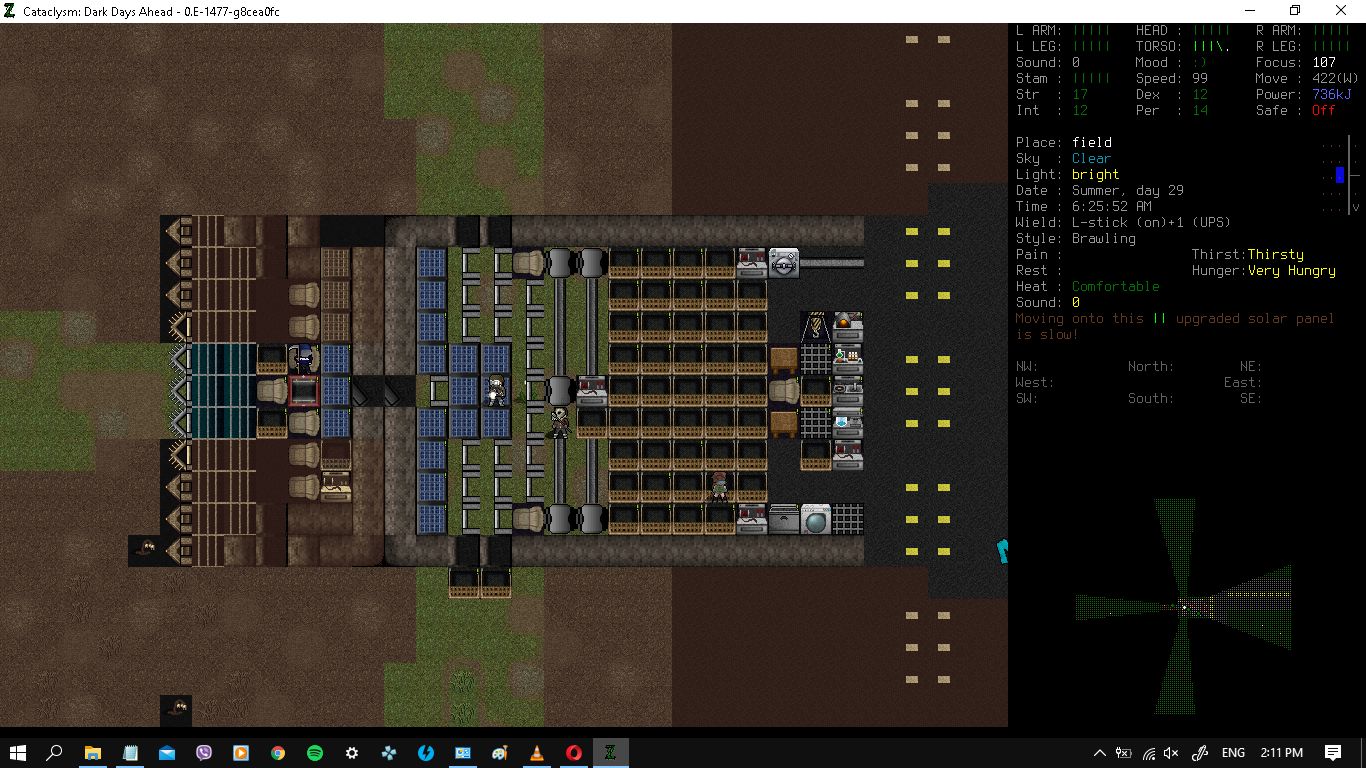Open Spotify from the taskbar
Viewport: 1366px width, 768px height.
(315, 753)
